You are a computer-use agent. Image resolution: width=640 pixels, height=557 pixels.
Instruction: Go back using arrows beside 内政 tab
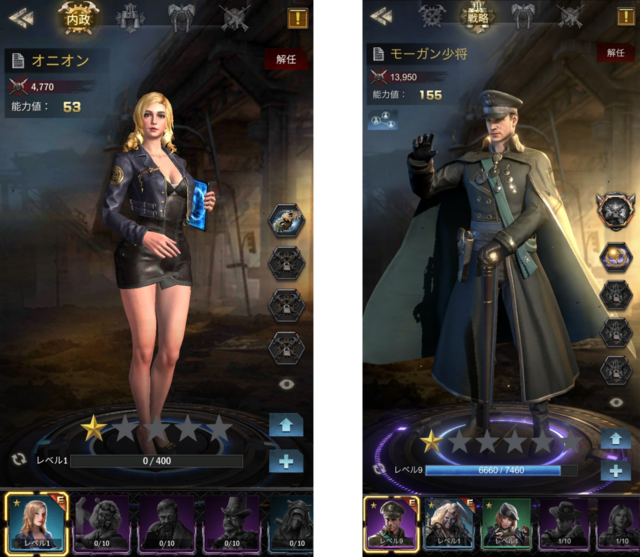pyautogui.click(x=22, y=17)
